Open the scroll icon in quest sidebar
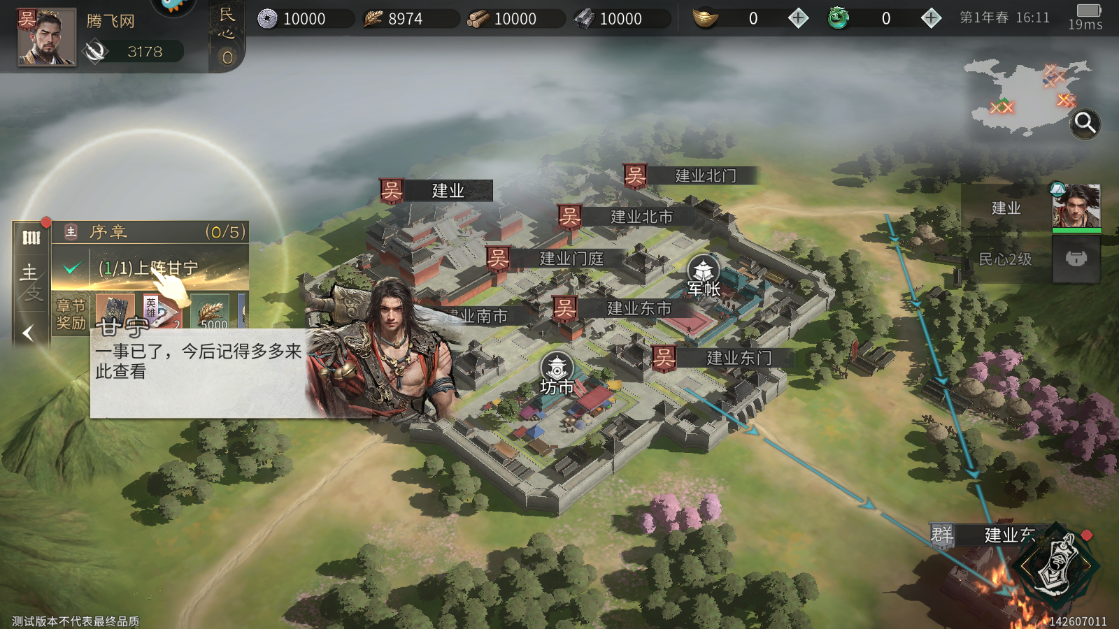 31,238
